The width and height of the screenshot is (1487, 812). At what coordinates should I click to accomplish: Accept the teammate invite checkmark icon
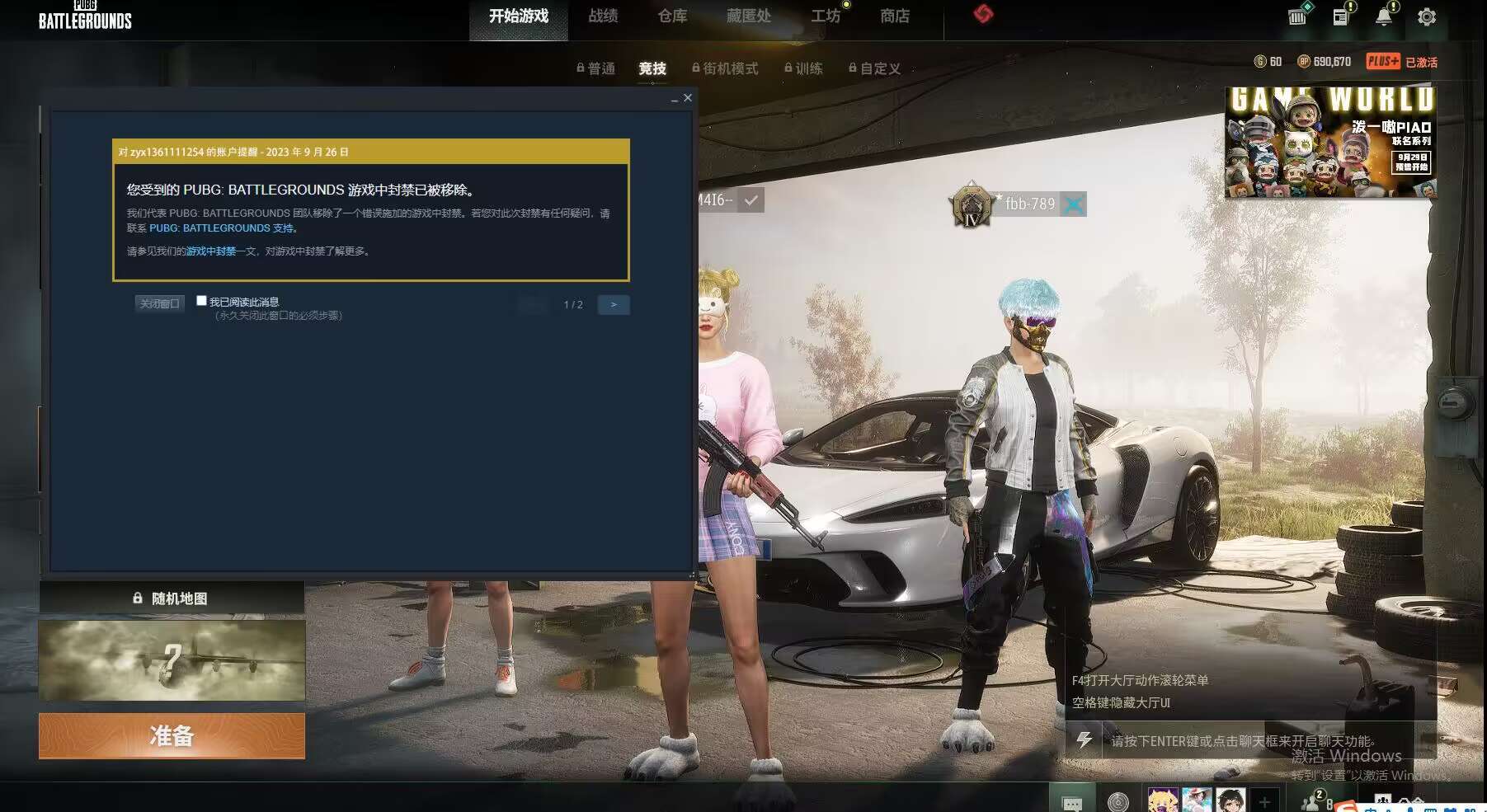click(x=750, y=199)
